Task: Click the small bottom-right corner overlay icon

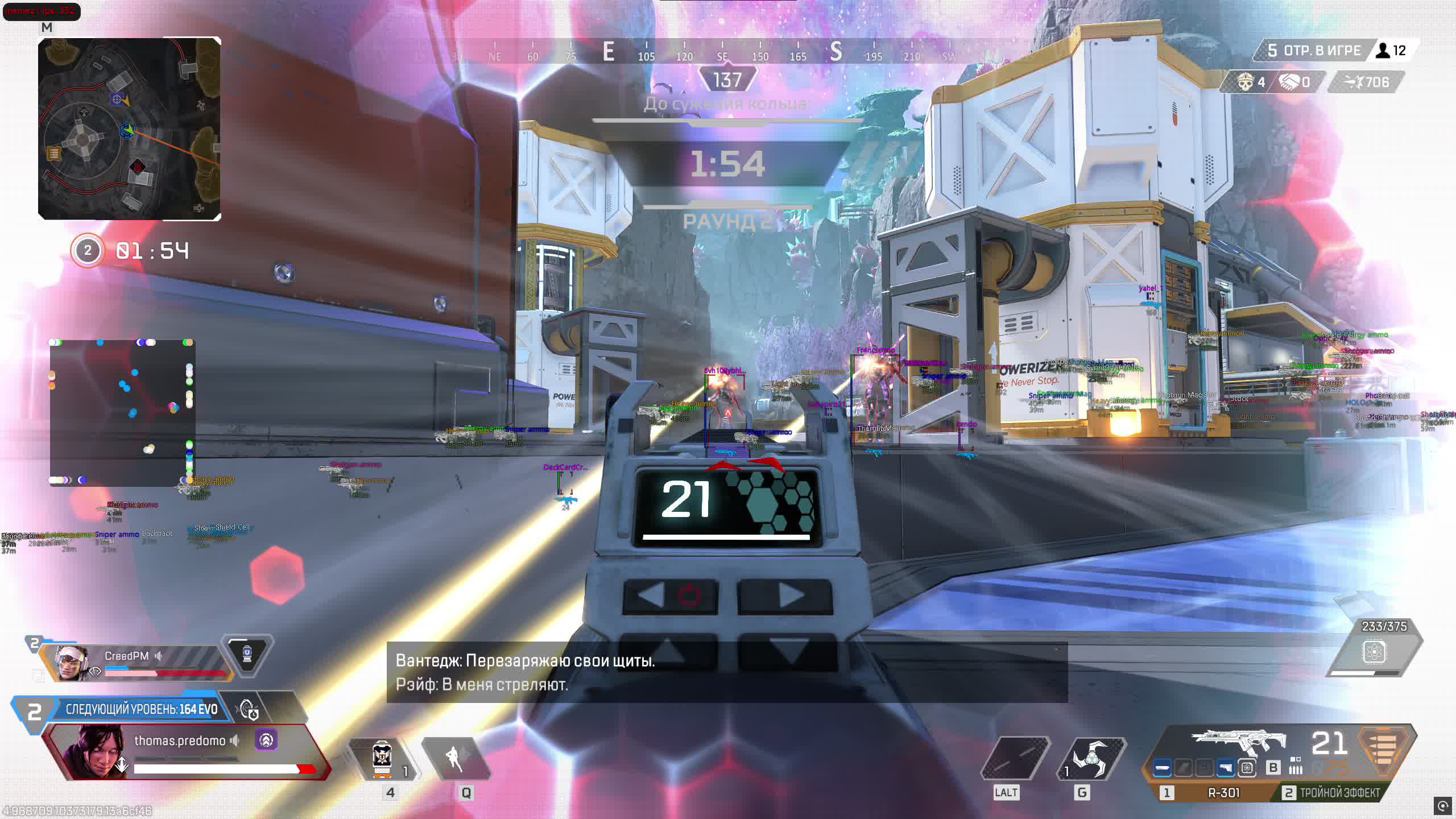Action: [x=1442, y=806]
